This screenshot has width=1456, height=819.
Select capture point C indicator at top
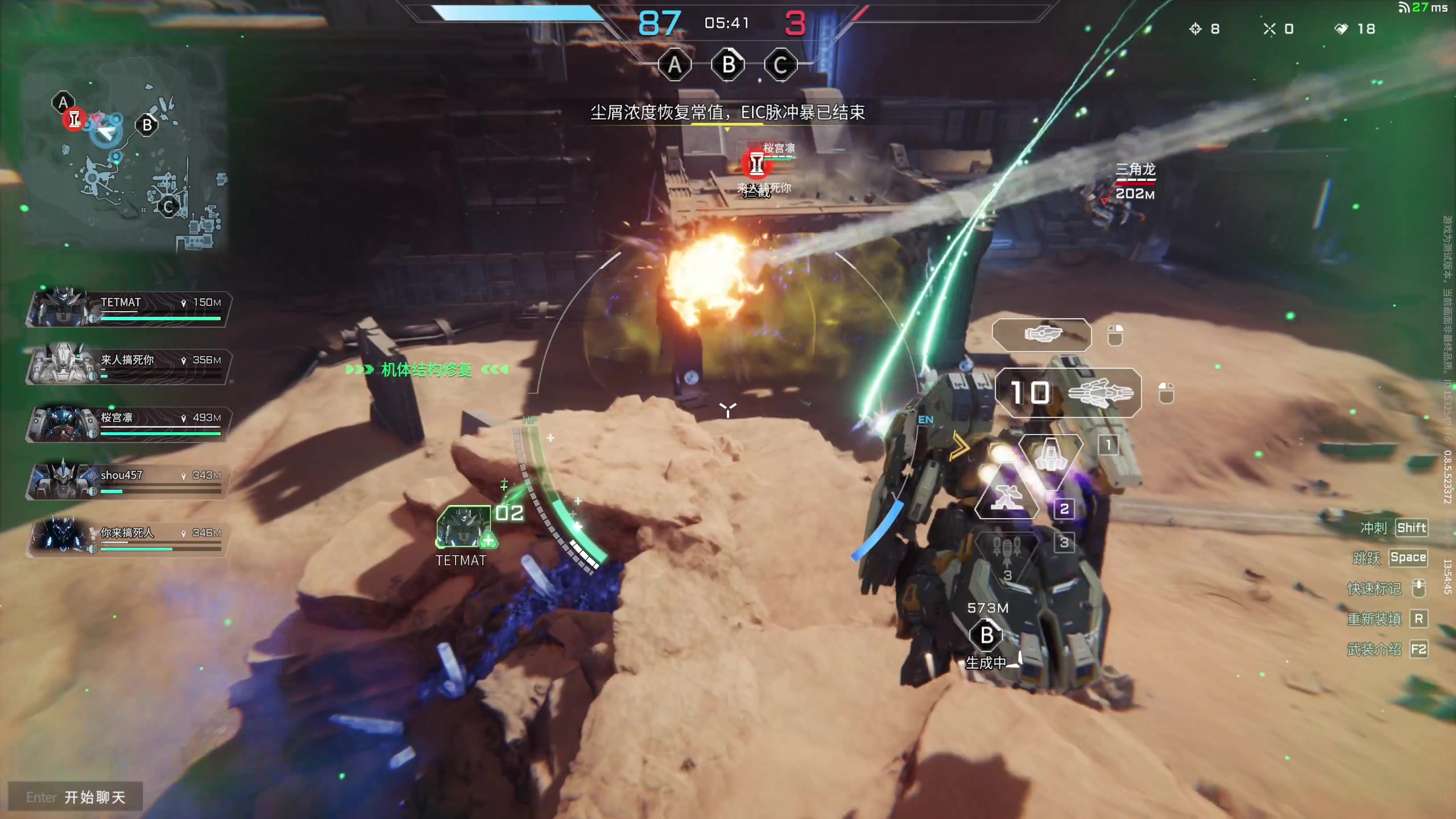pyautogui.click(x=780, y=65)
